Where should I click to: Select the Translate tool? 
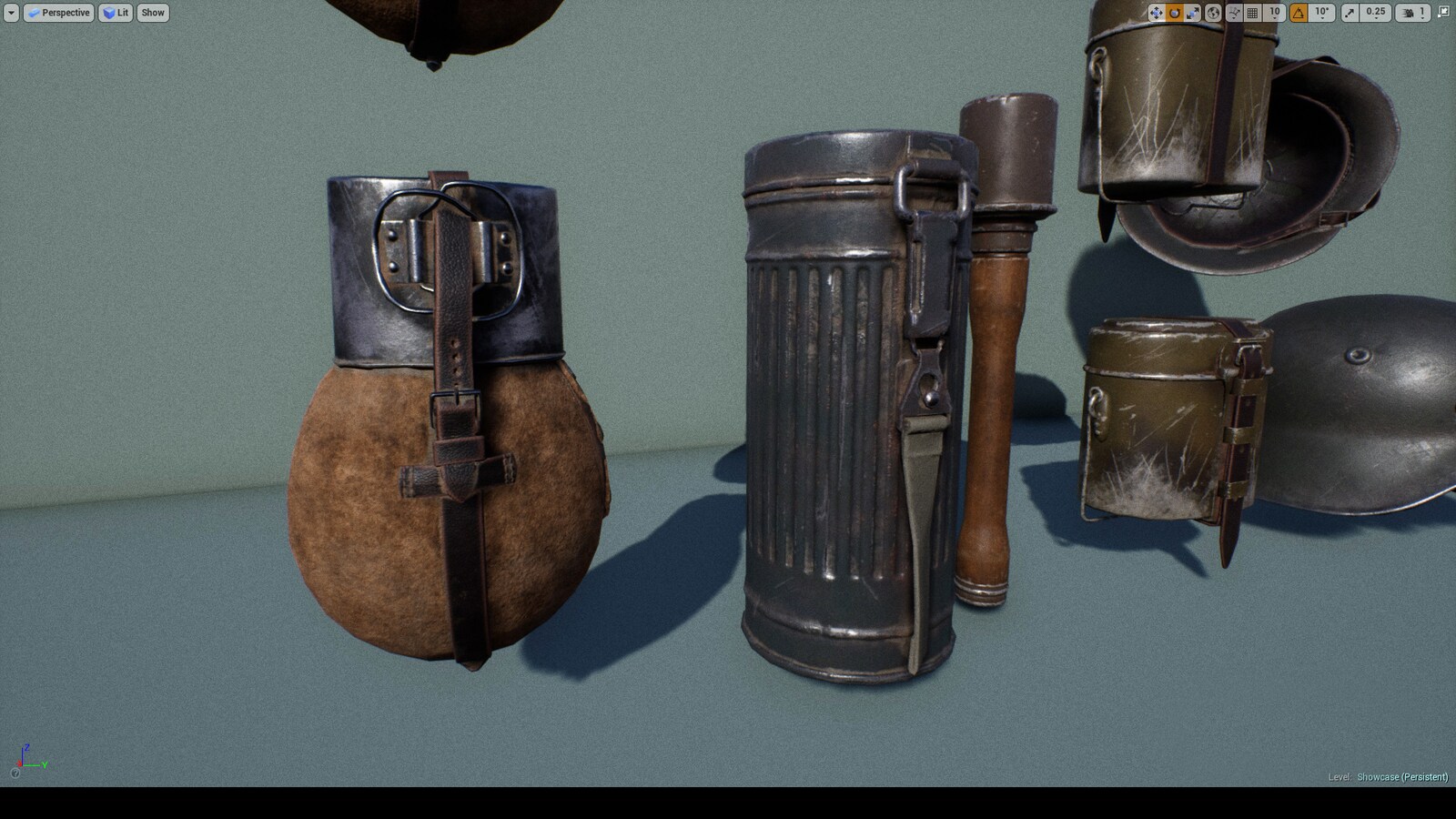[x=1158, y=12]
